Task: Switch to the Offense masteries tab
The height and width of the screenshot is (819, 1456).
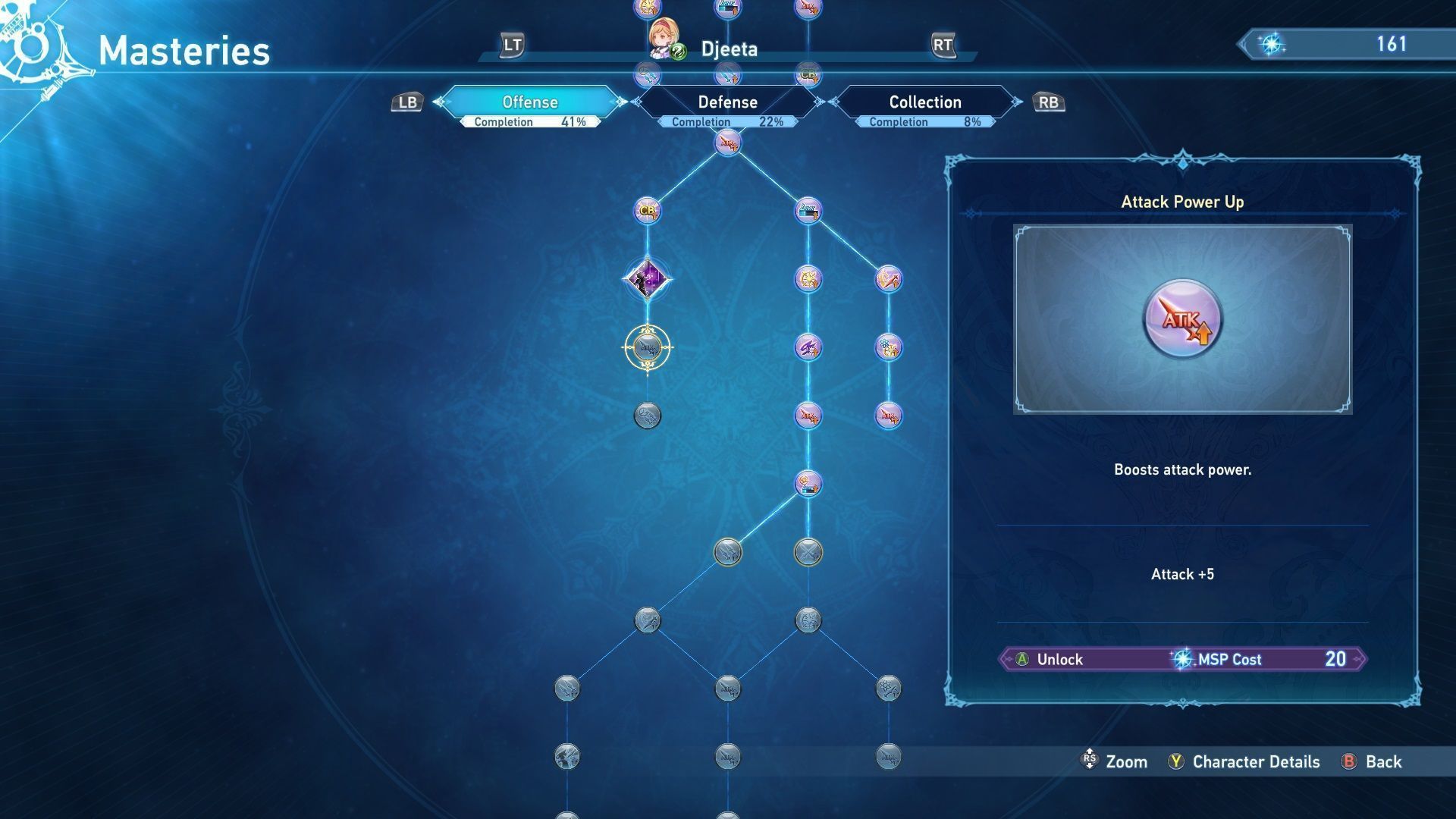Action: 530,102
